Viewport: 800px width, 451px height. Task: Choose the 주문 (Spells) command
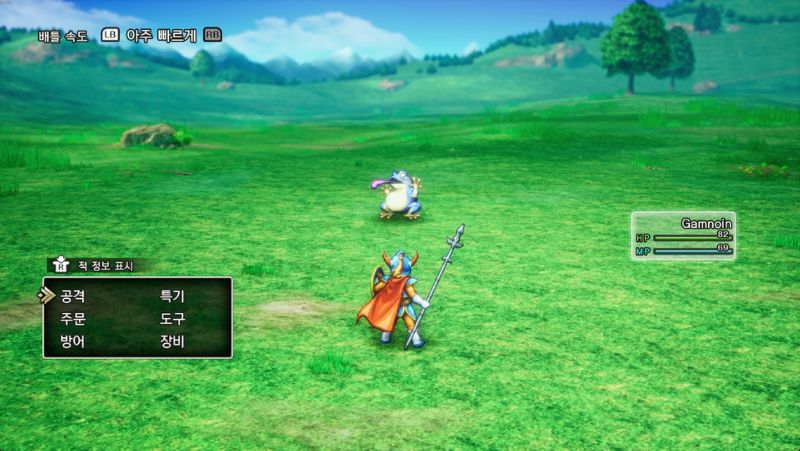[x=72, y=319]
